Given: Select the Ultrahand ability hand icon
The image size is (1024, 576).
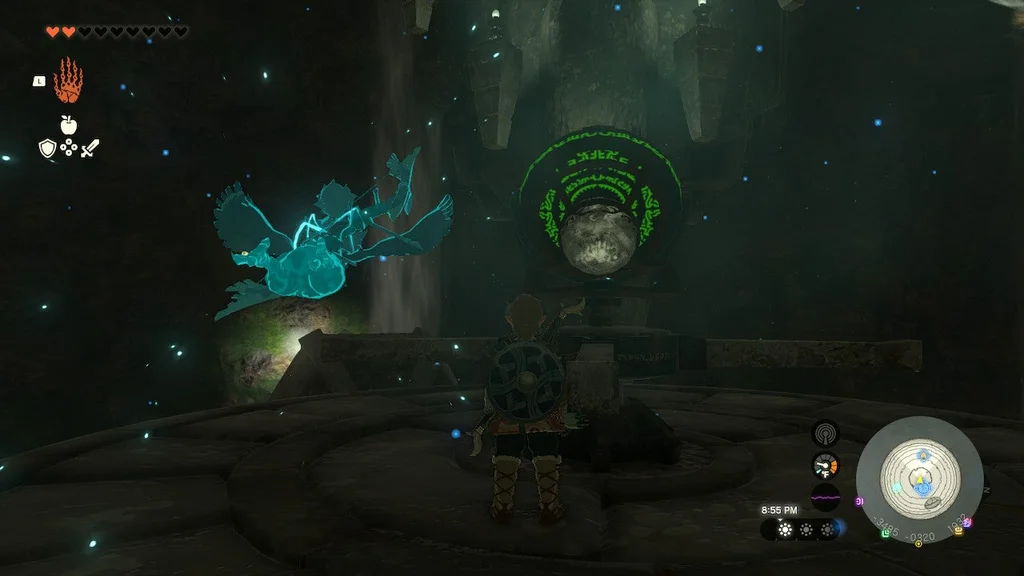Looking at the screenshot, I should 68,80.
